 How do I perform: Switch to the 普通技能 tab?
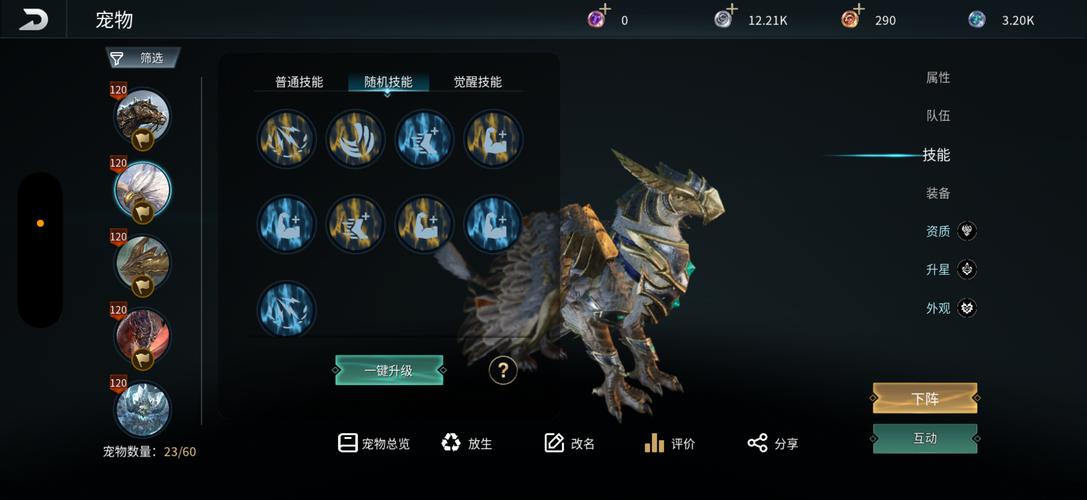299,82
